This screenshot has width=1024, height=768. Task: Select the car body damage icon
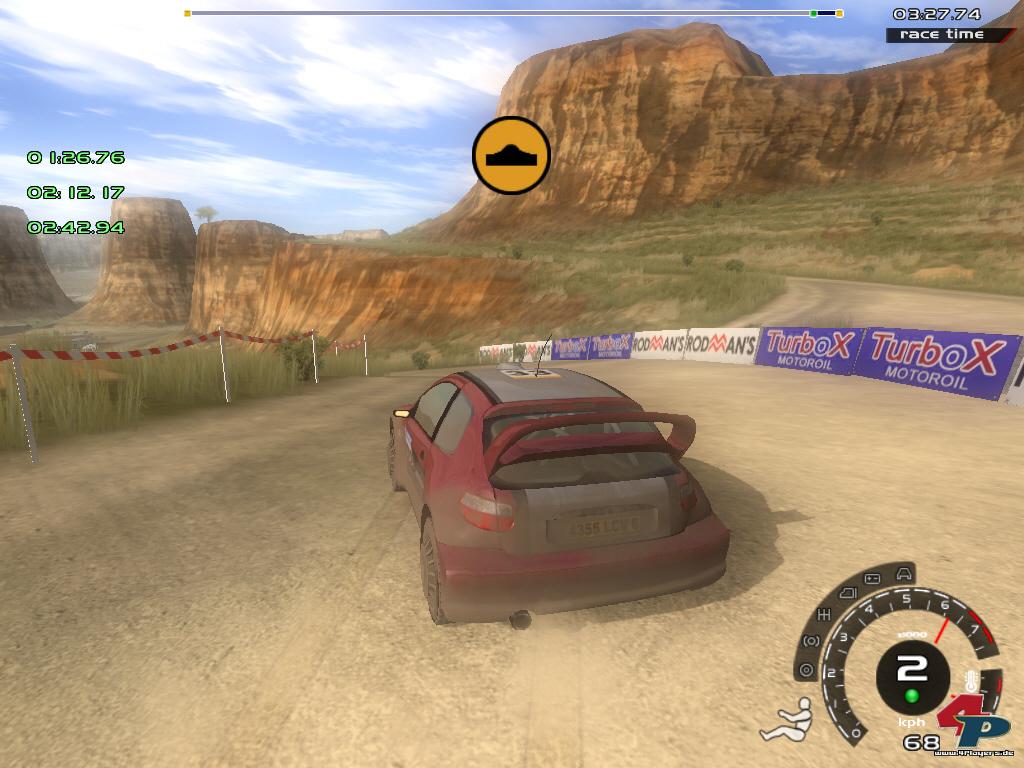click(x=904, y=574)
